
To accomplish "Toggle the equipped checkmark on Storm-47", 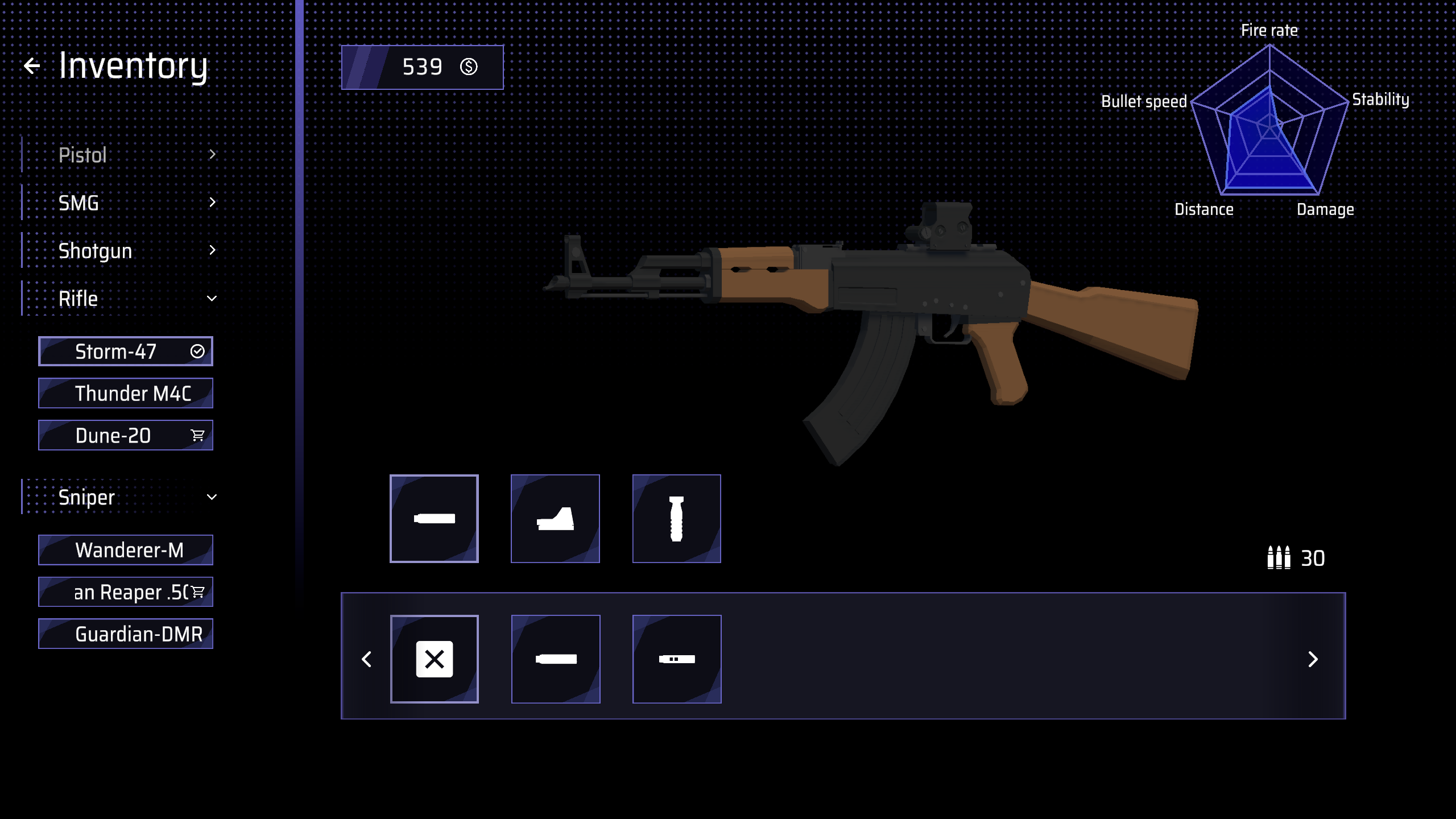I will 197,351.
